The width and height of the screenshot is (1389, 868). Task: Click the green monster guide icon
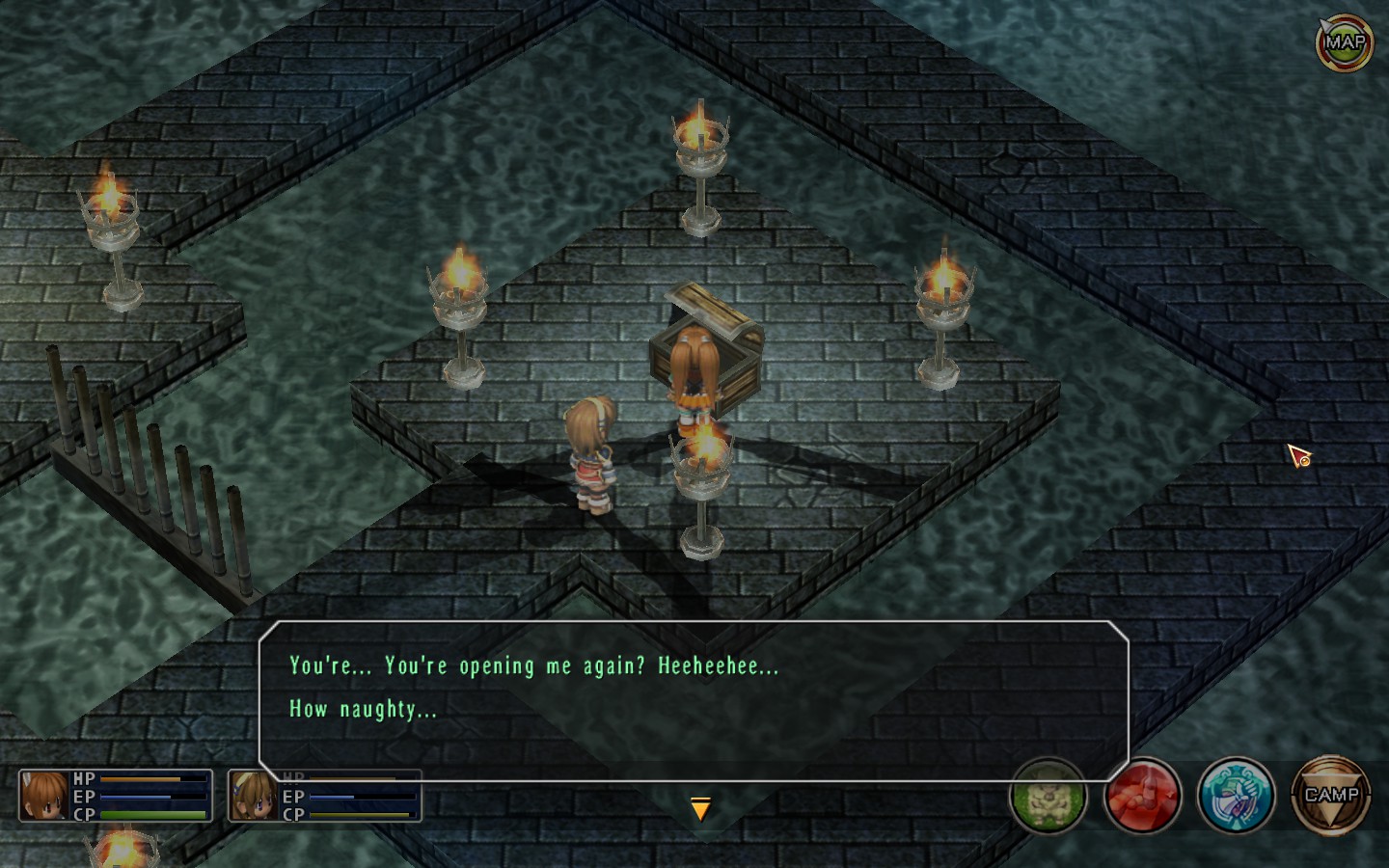(x=1049, y=797)
